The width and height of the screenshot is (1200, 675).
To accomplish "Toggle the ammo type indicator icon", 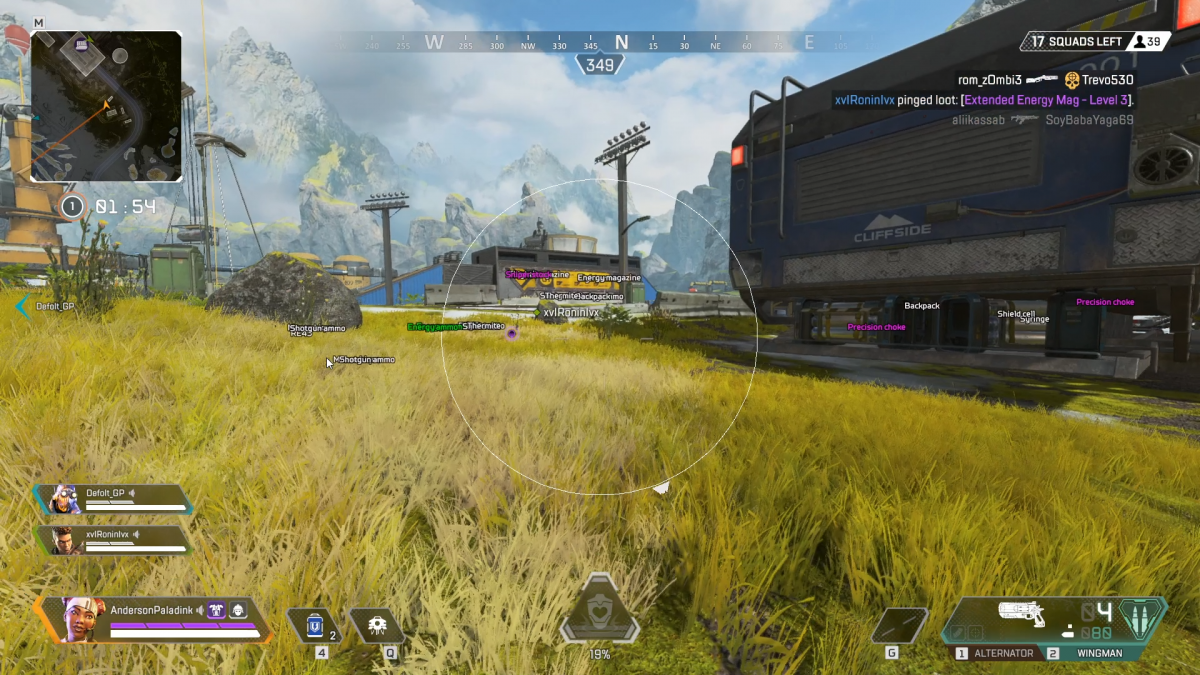I will coord(1140,613).
